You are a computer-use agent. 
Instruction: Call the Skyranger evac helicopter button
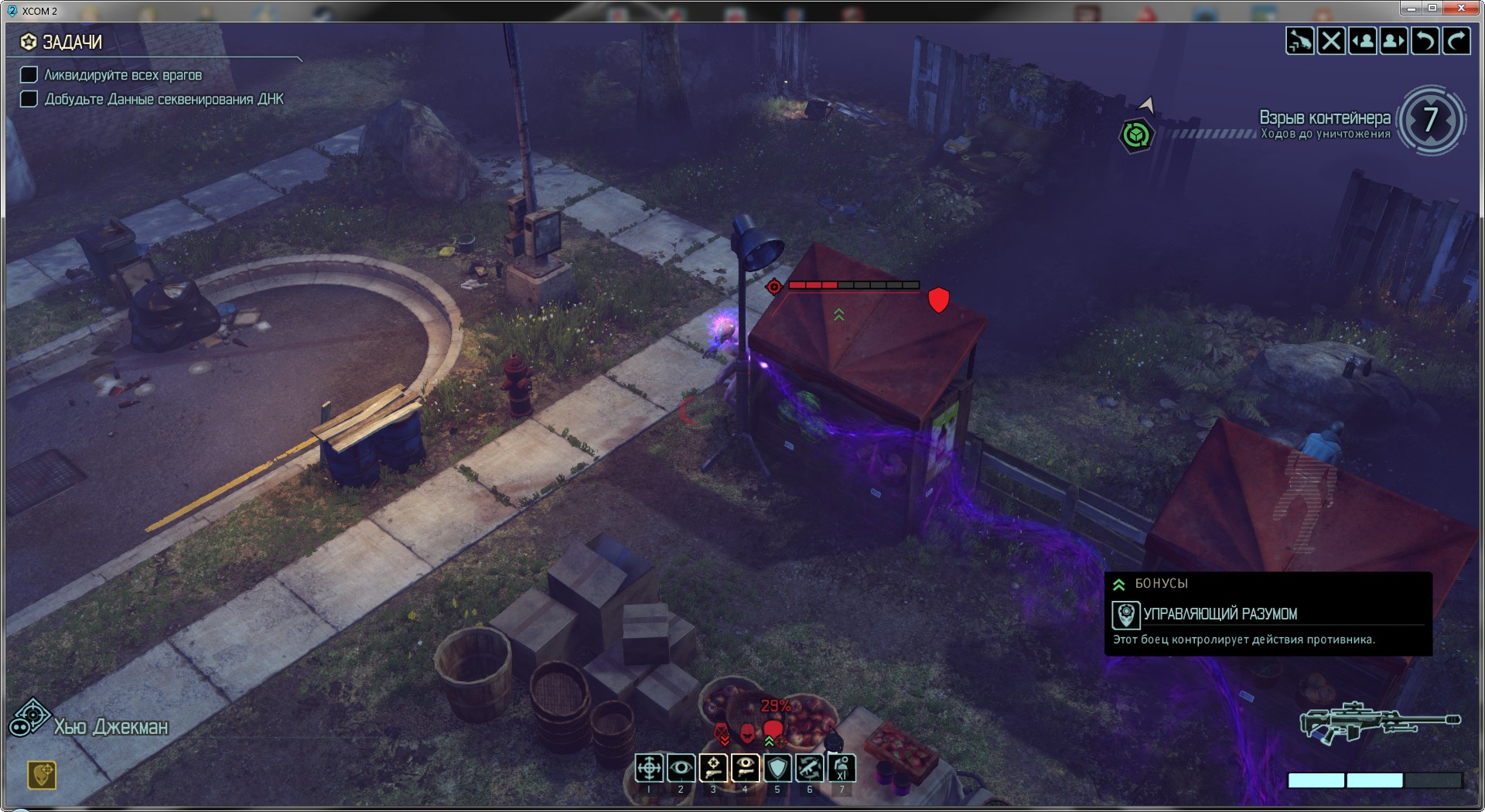pyautogui.click(x=1300, y=41)
